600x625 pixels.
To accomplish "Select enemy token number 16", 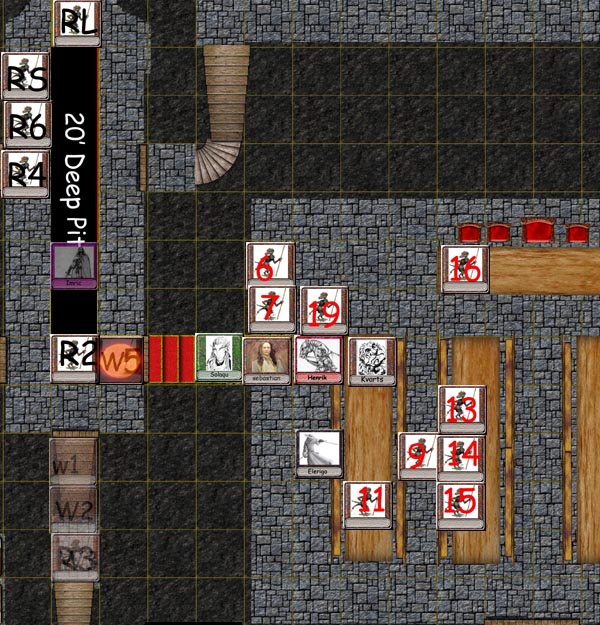I will click(x=465, y=269).
